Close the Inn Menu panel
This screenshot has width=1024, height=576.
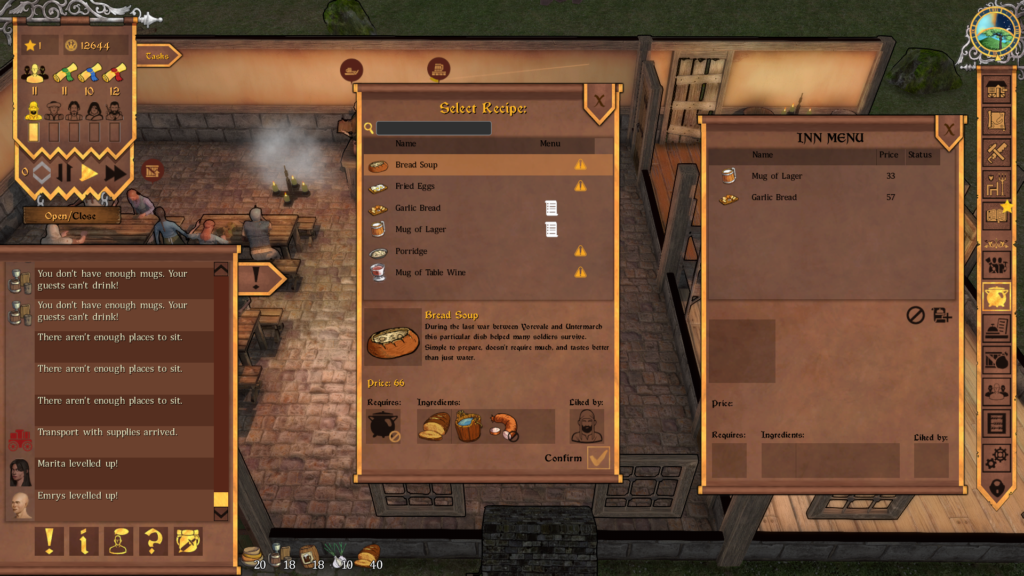click(x=948, y=129)
